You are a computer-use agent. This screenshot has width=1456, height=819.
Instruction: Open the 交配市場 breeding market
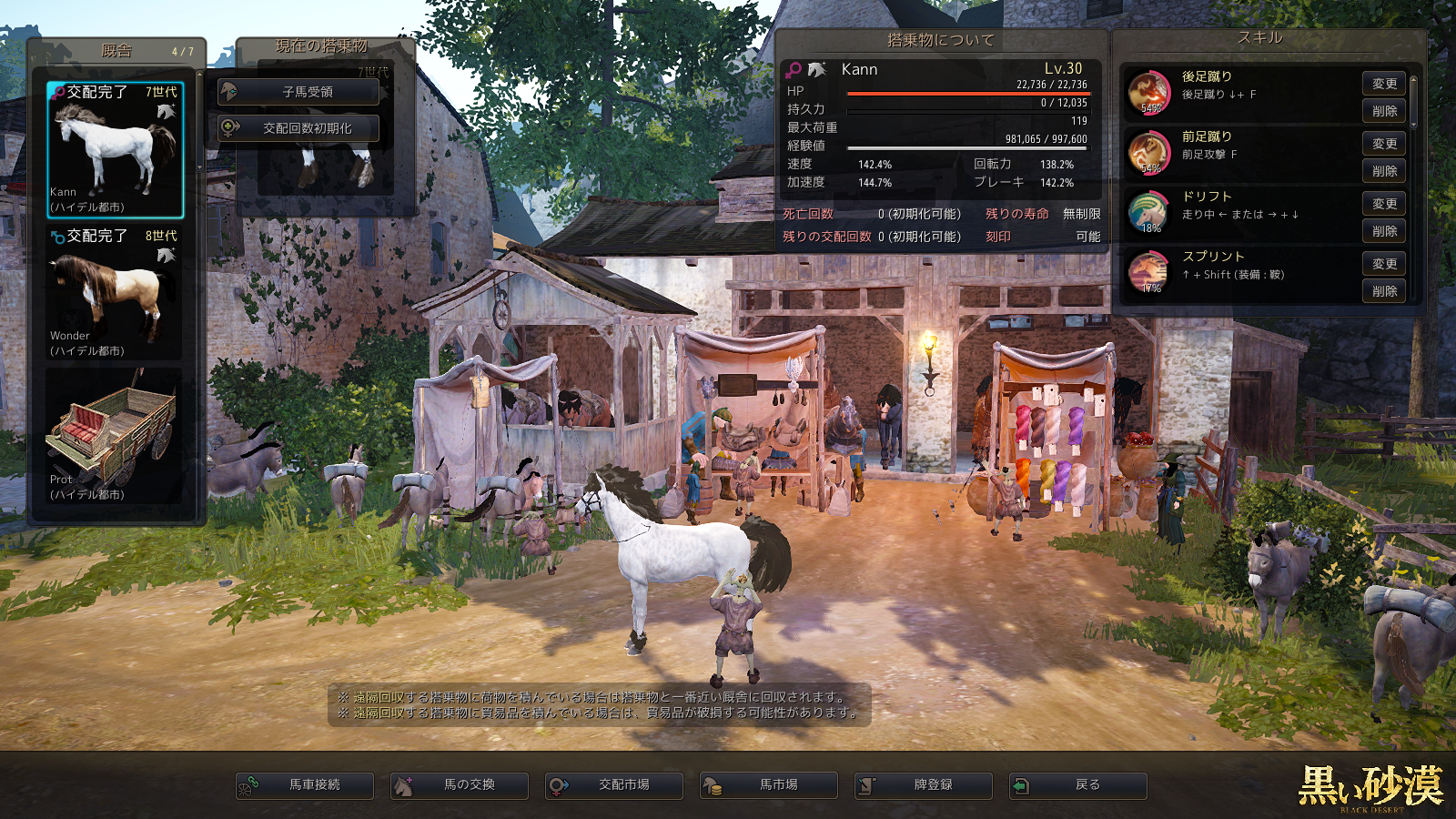click(x=614, y=785)
